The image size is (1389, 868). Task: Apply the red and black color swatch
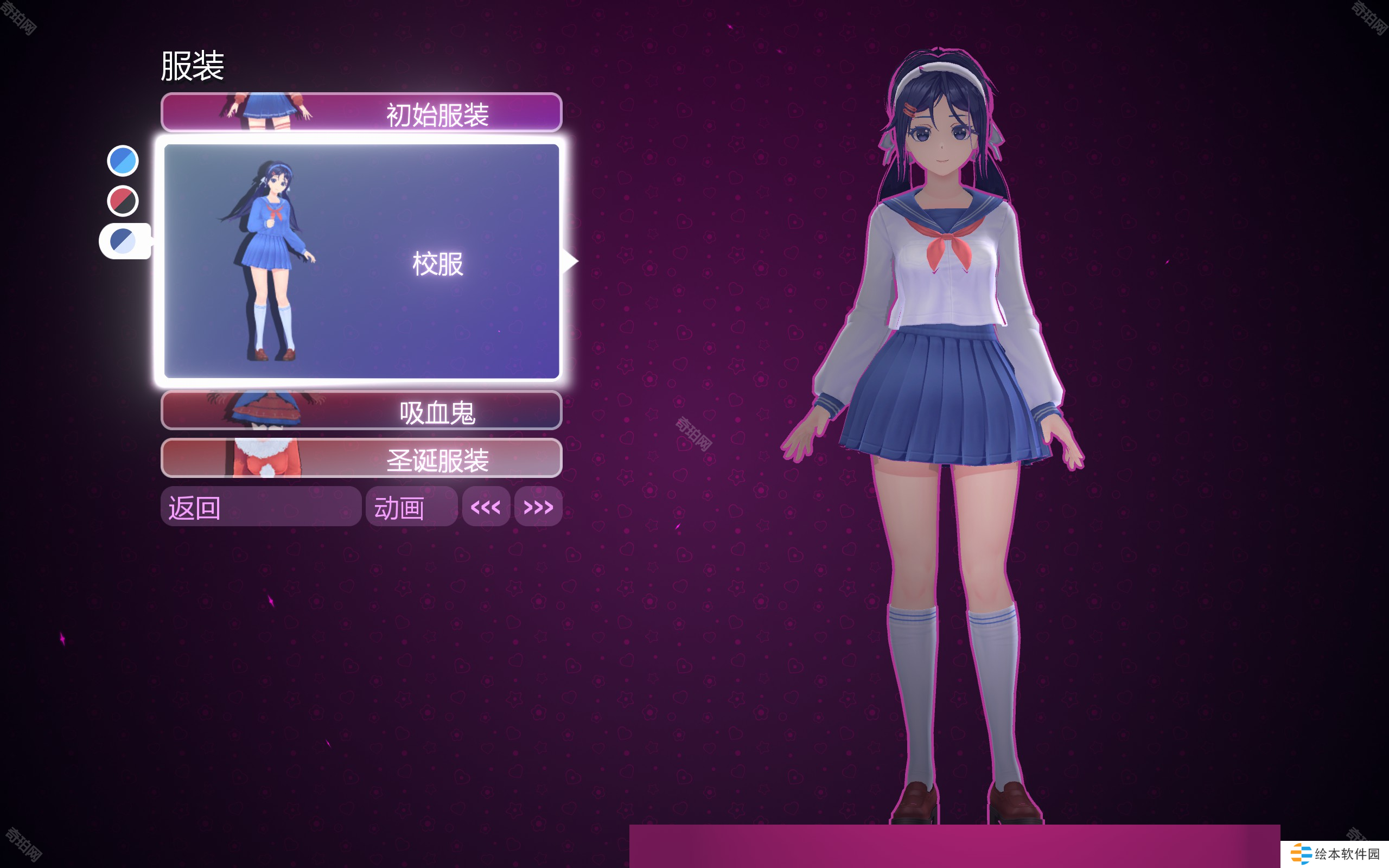tap(123, 201)
